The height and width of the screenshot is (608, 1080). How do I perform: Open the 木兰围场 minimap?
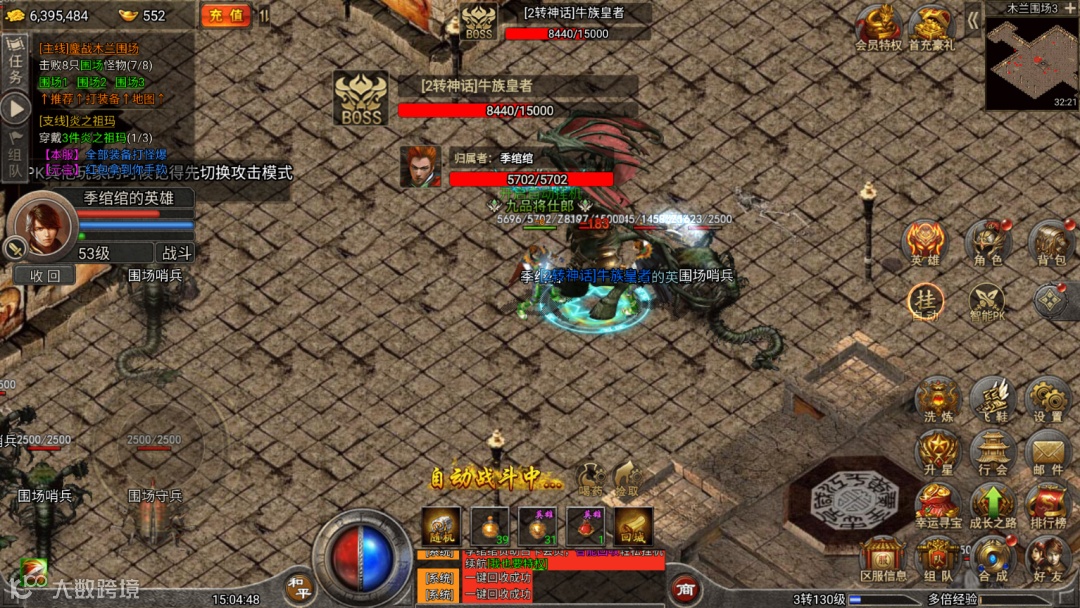[1031, 62]
